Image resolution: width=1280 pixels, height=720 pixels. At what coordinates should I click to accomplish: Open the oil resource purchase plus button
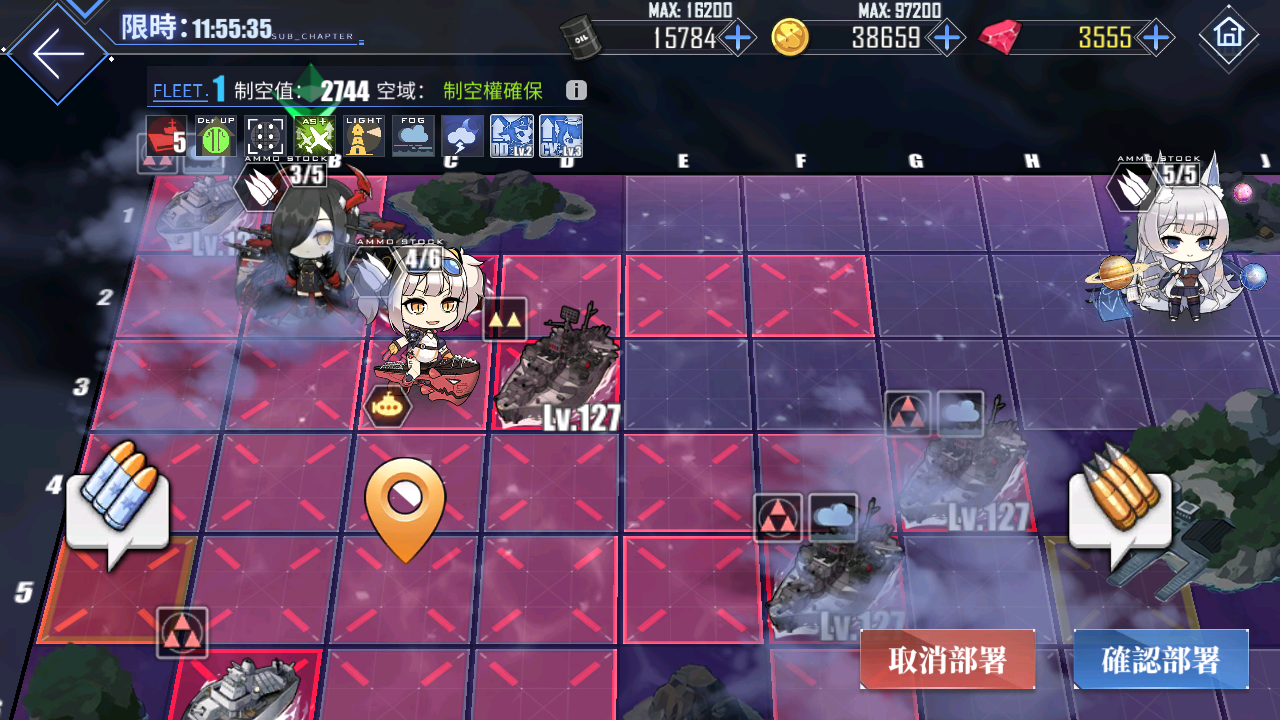point(737,38)
